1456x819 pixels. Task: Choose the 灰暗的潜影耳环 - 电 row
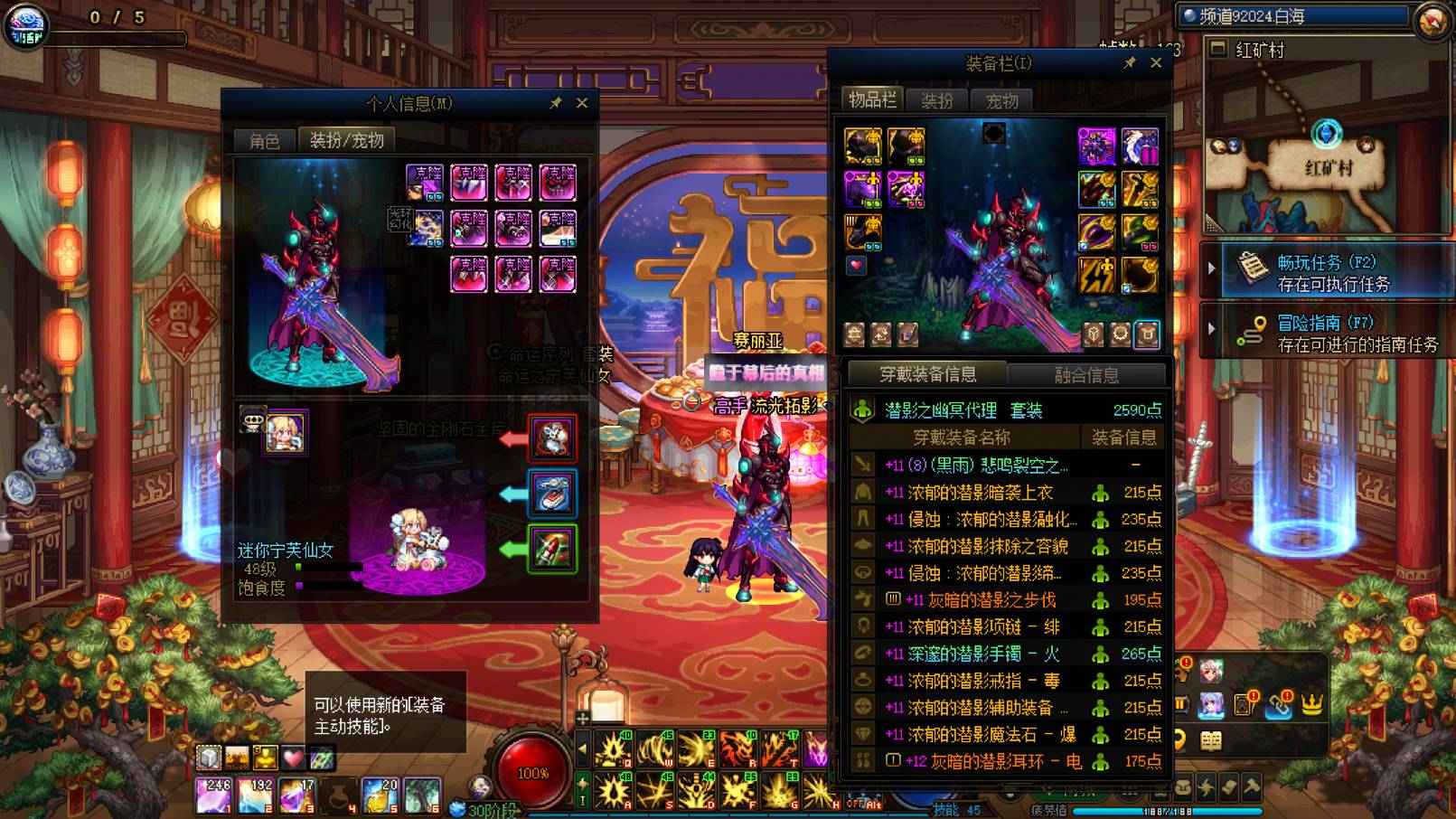(994, 761)
